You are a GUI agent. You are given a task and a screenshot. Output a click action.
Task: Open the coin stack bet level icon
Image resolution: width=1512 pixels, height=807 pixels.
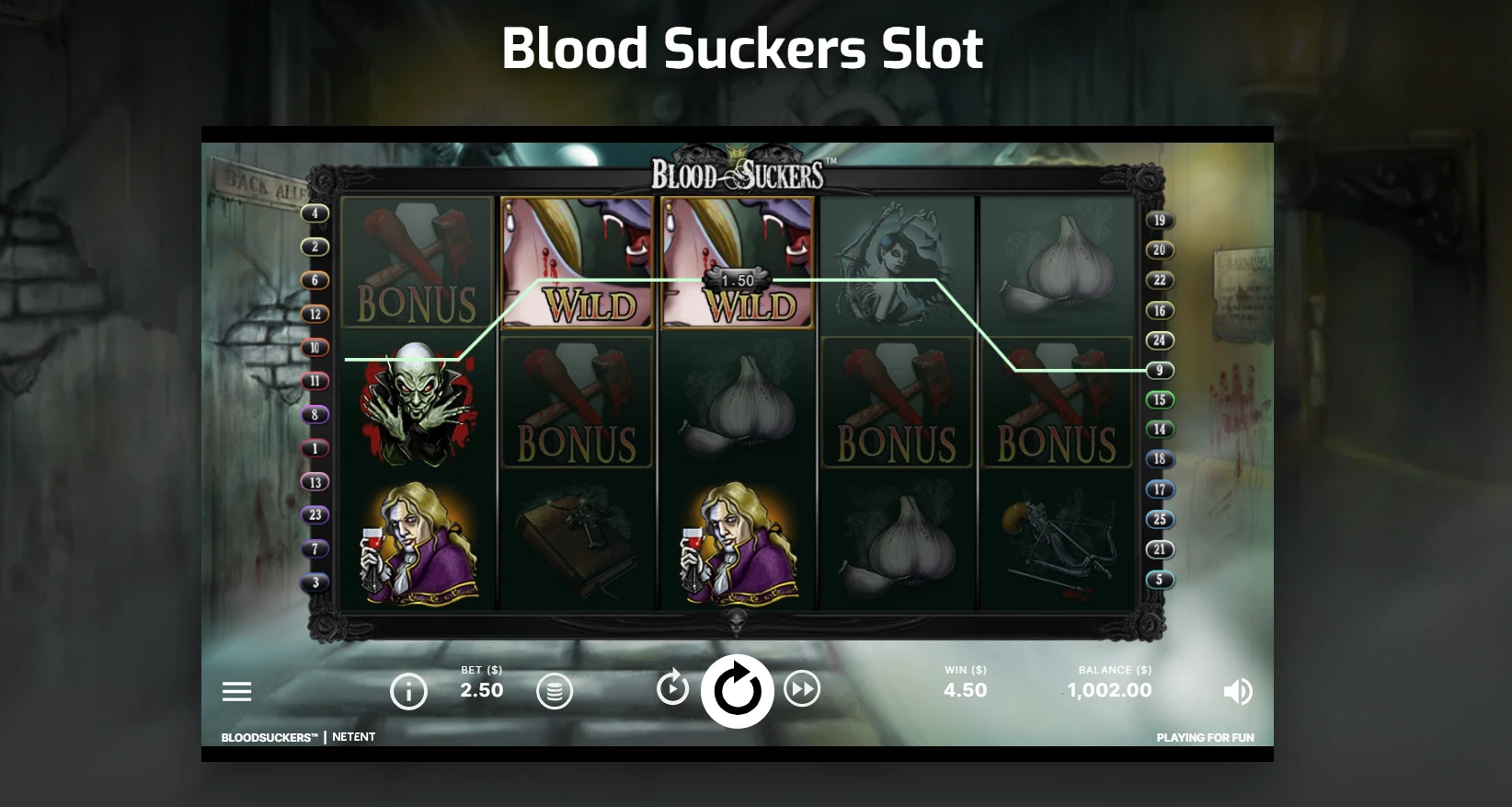[x=556, y=691]
